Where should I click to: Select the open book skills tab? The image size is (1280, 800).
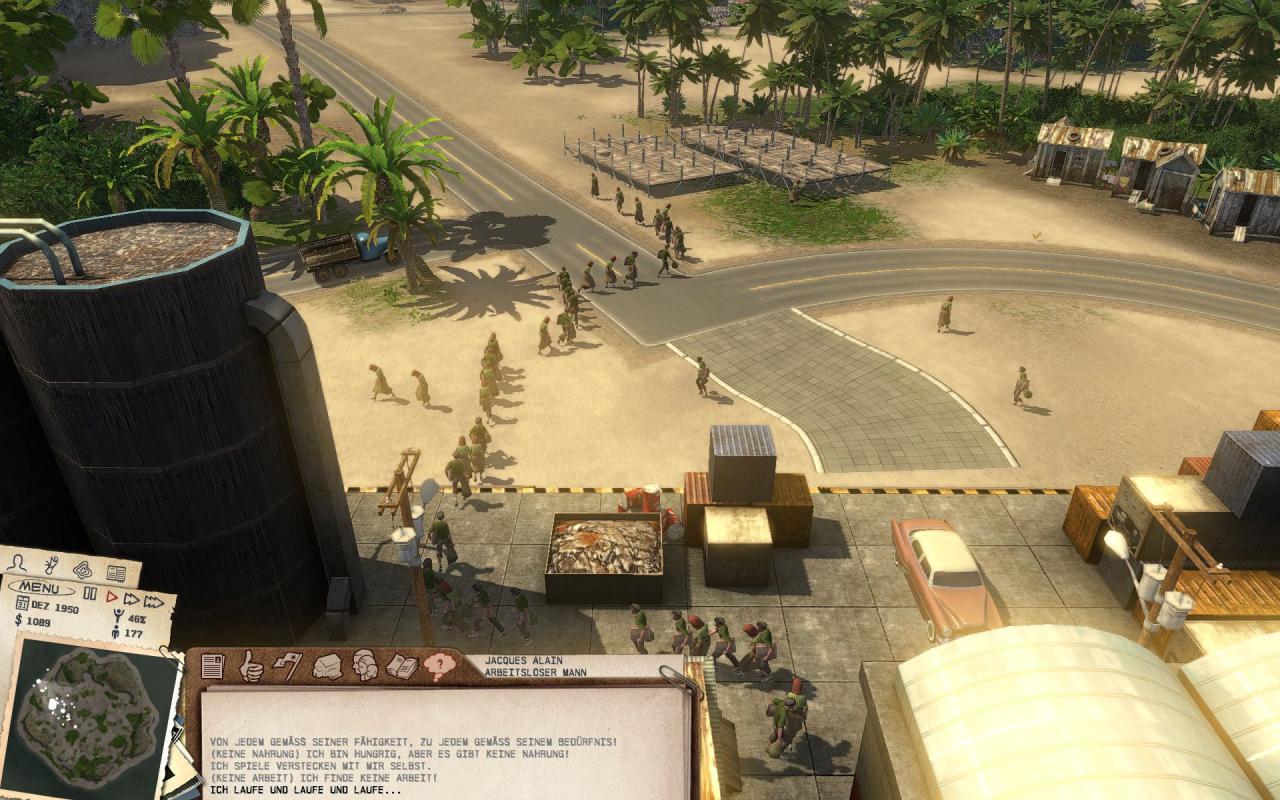[x=401, y=666]
